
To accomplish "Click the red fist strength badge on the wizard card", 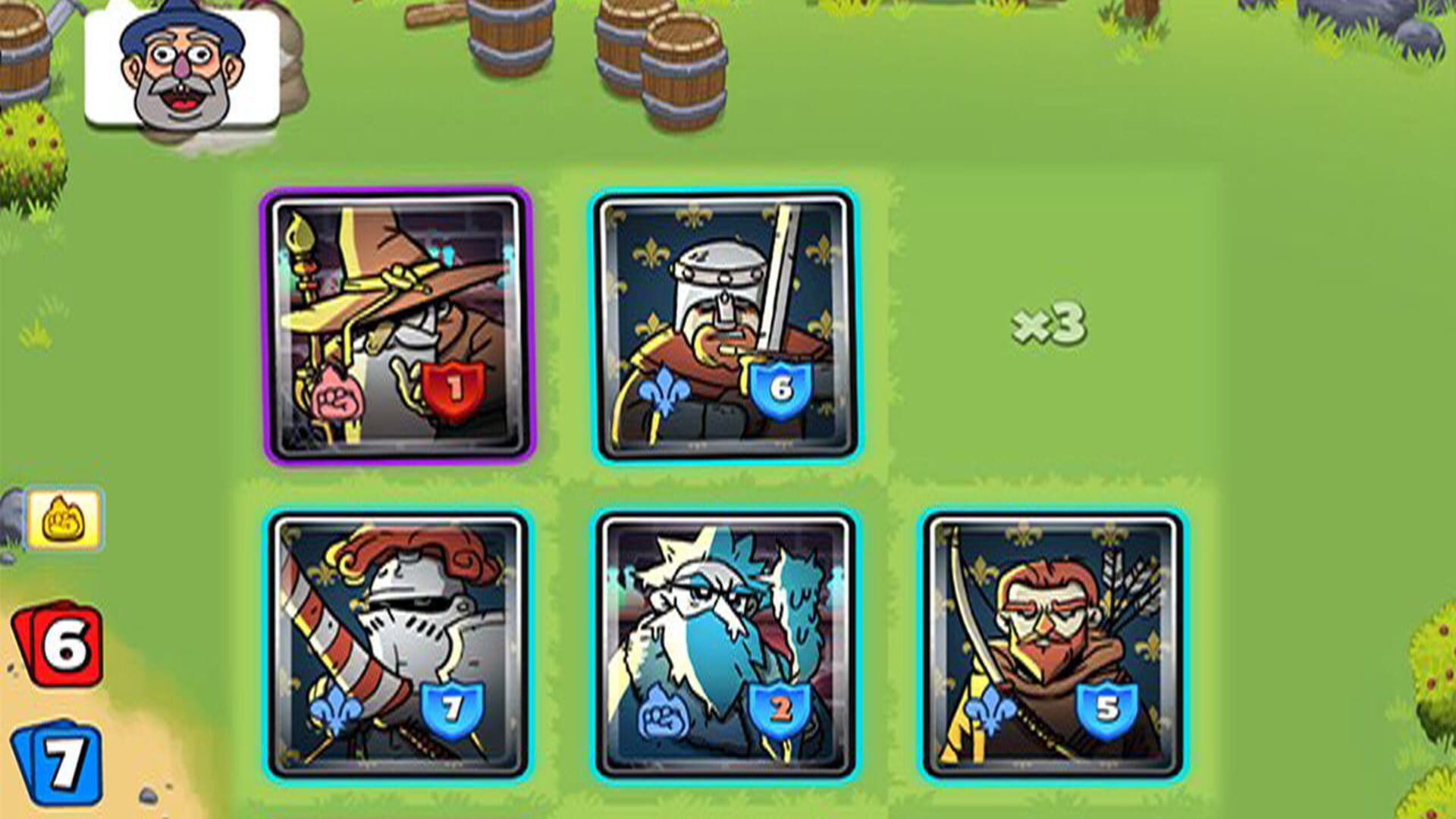I will tap(453, 388).
